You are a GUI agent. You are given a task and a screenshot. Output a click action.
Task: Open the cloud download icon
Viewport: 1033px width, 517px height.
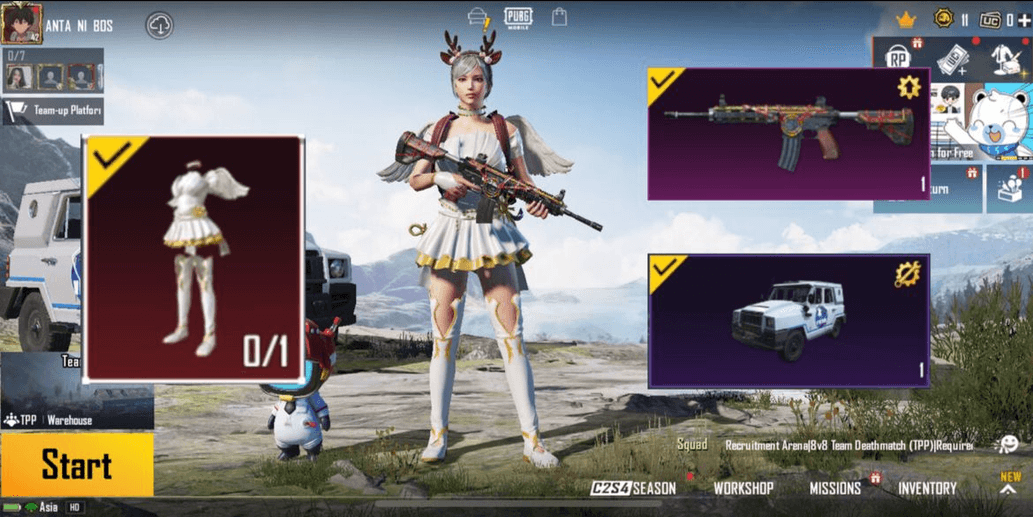tap(160, 26)
